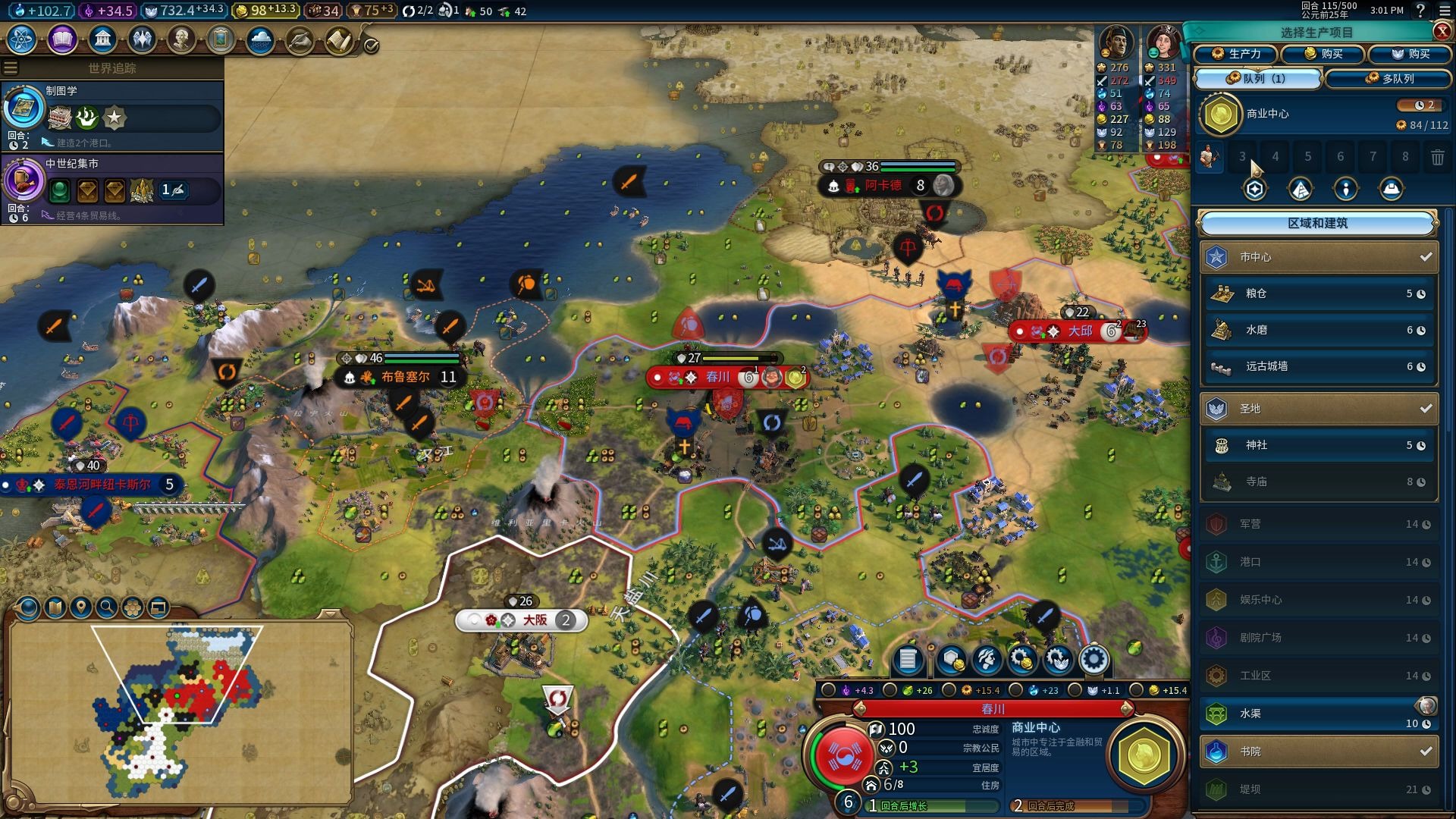This screenshot has width=1456, height=819.
Task: Open the 制图学 research tracker entry
Action: click(112, 115)
